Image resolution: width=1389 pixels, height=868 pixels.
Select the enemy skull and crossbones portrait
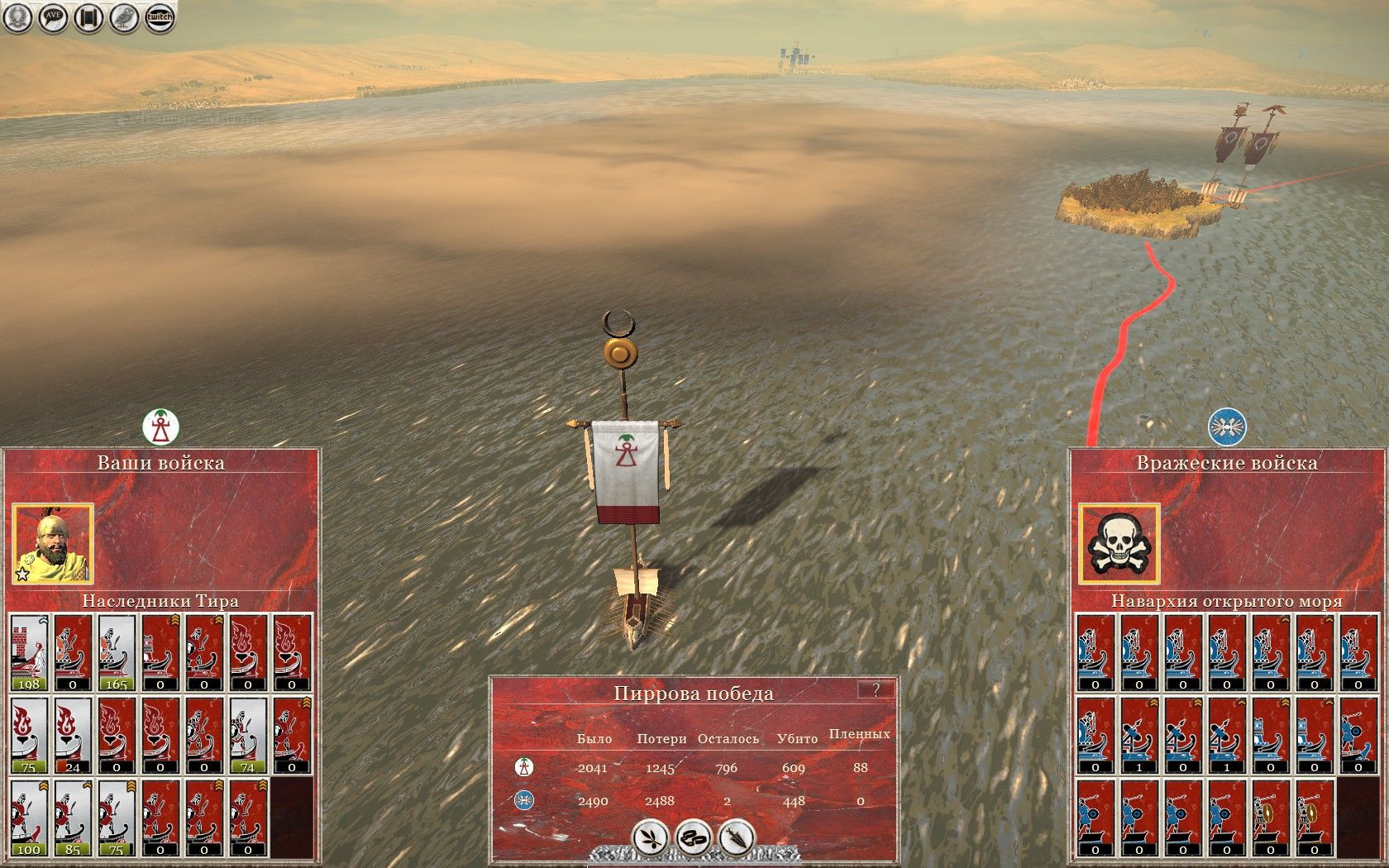(x=1119, y=543)
